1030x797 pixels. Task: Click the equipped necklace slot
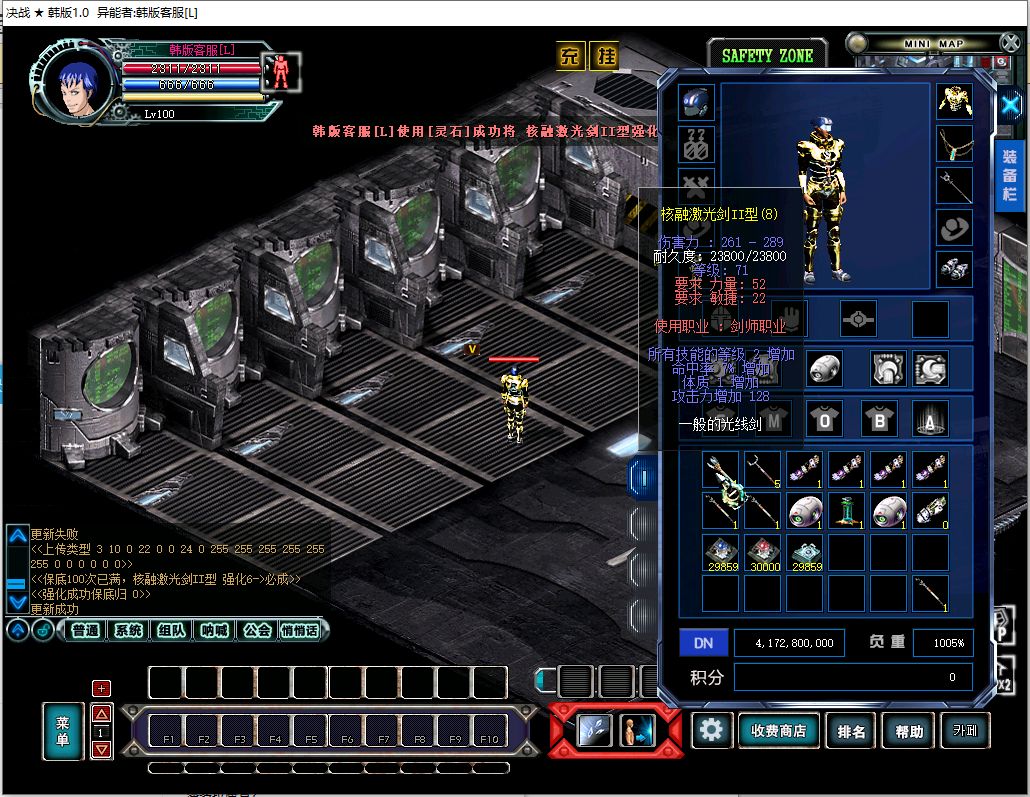point(954,143)
